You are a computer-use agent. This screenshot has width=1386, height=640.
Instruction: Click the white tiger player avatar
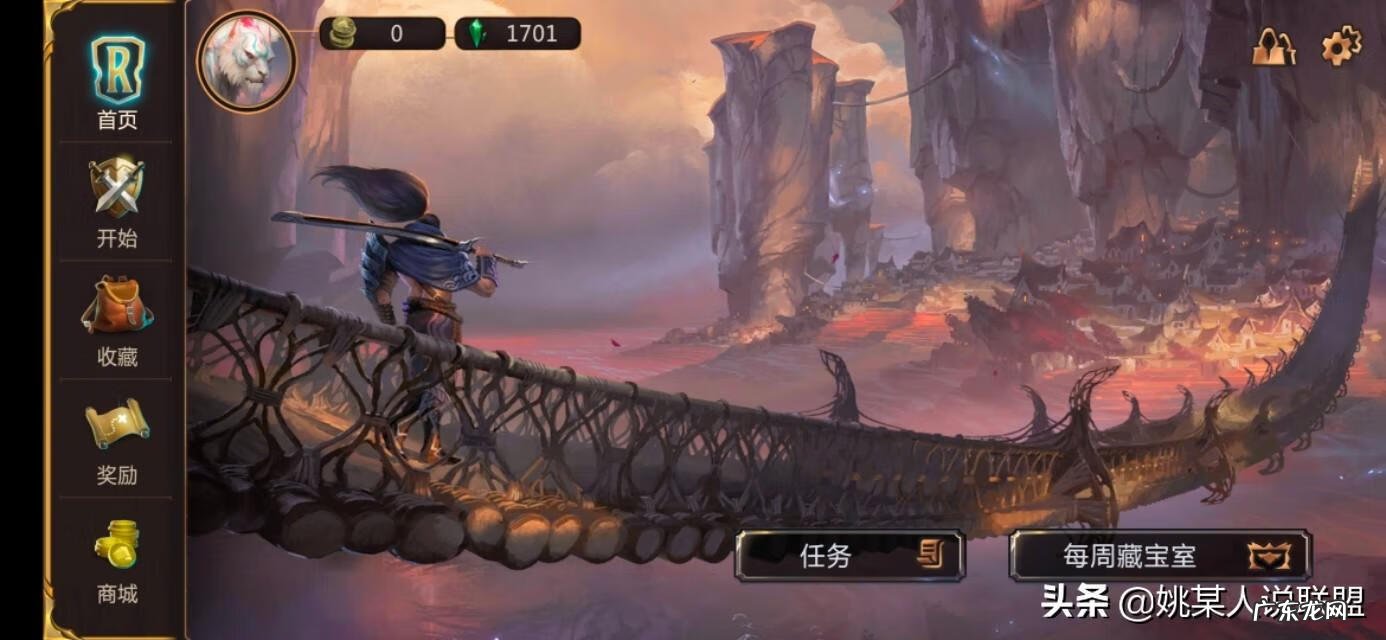[x=246, y=60]
